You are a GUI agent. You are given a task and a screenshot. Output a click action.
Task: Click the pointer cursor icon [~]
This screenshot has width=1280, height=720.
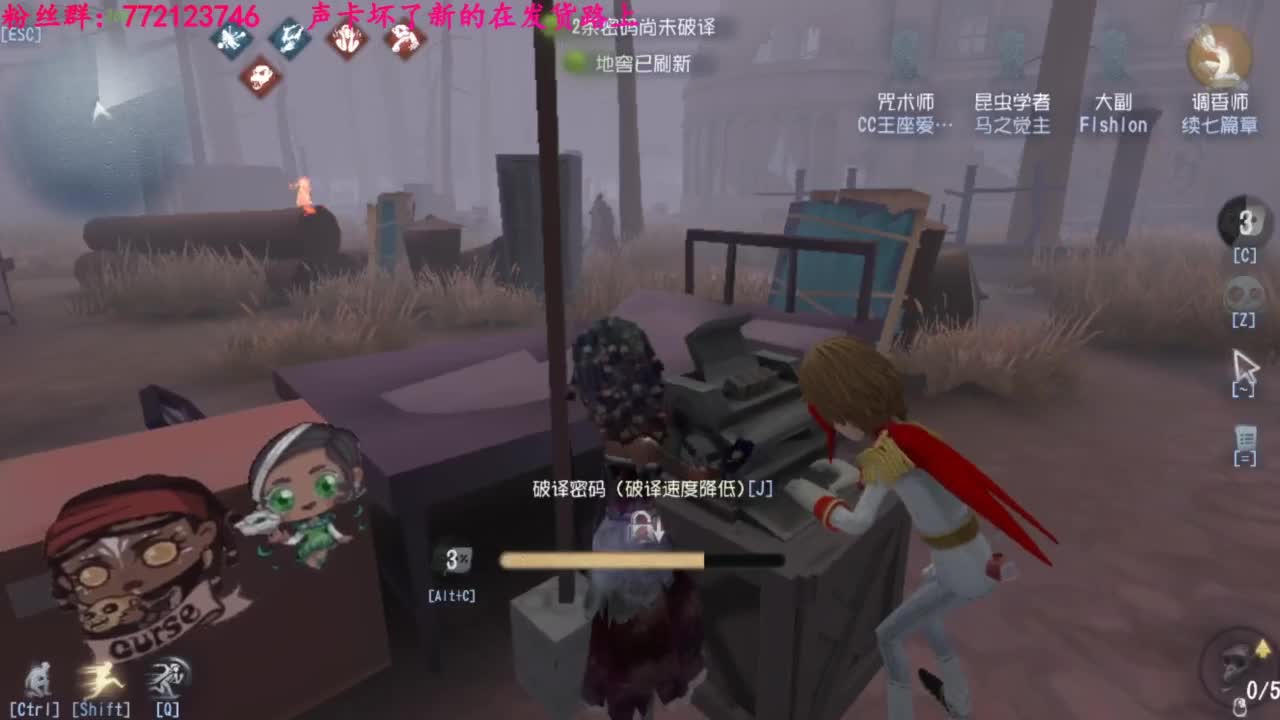pos(1245,365)
